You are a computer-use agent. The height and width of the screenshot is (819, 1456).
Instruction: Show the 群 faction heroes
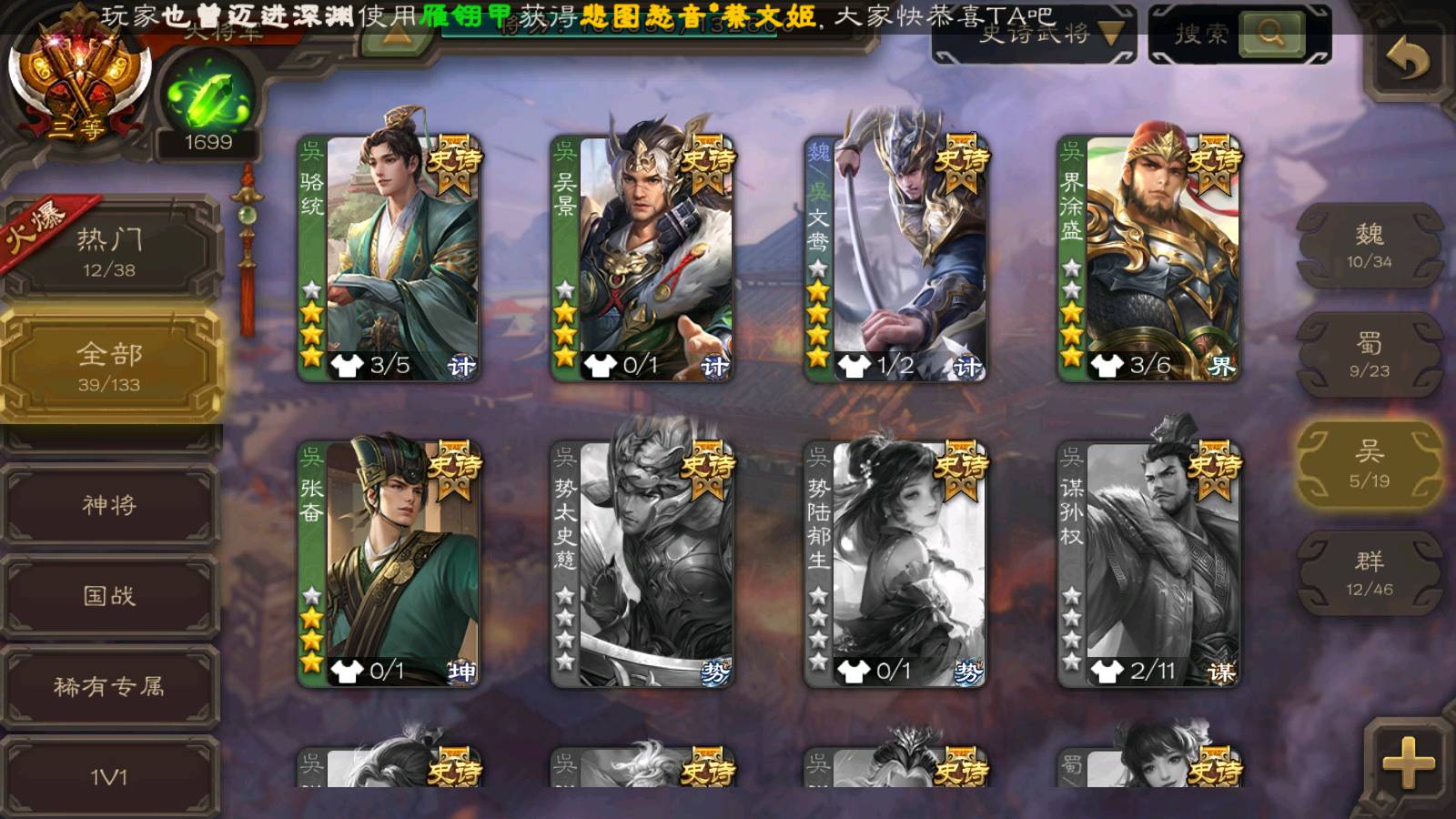click(x=1369, y=573)
